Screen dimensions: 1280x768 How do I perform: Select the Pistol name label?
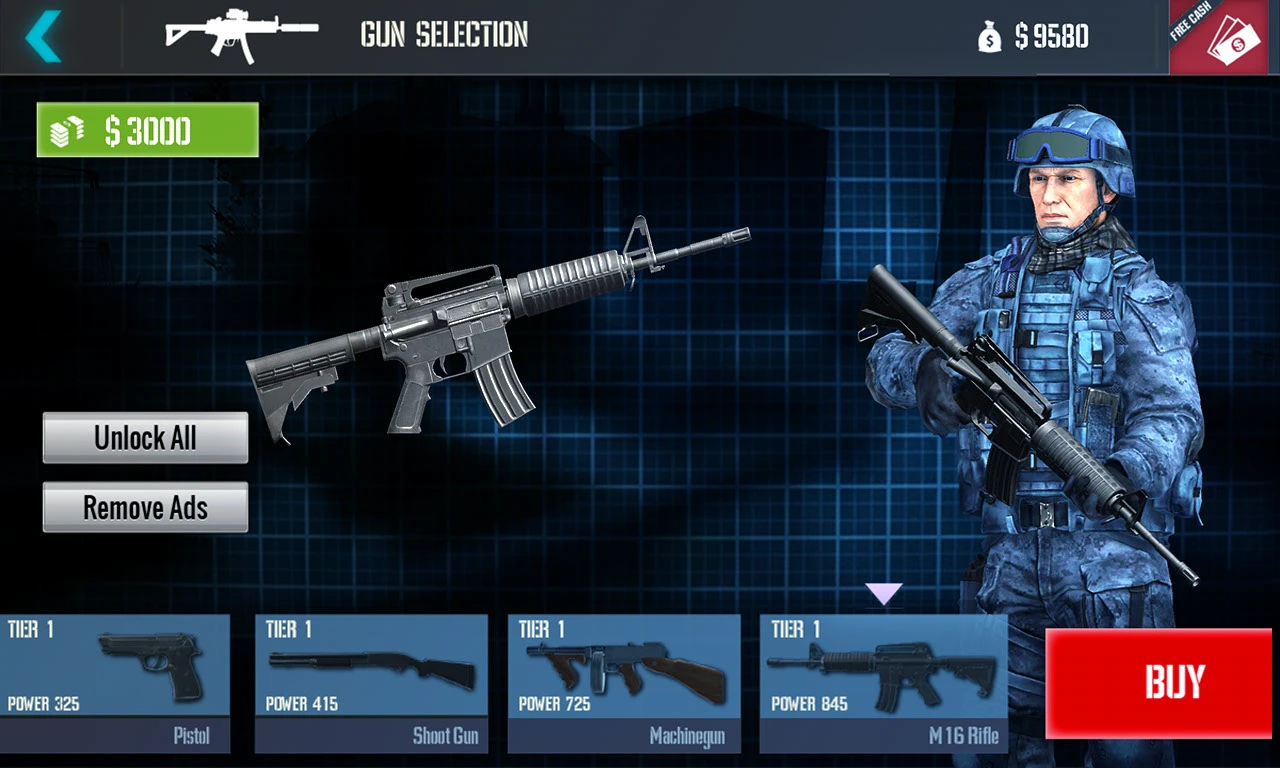point(192,735)
